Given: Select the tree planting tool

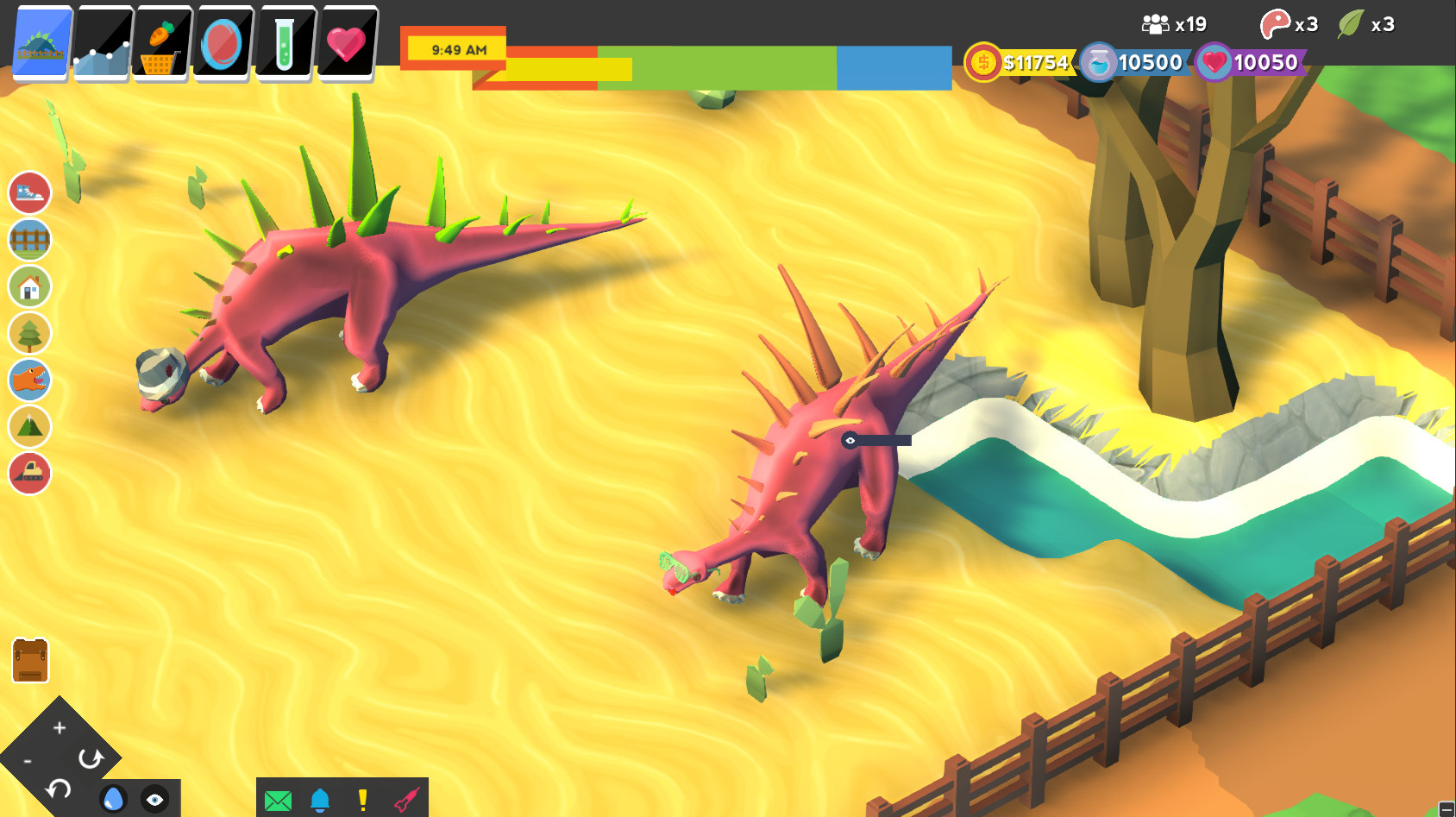Looking at the screenshot, I should tap(29, 333).
